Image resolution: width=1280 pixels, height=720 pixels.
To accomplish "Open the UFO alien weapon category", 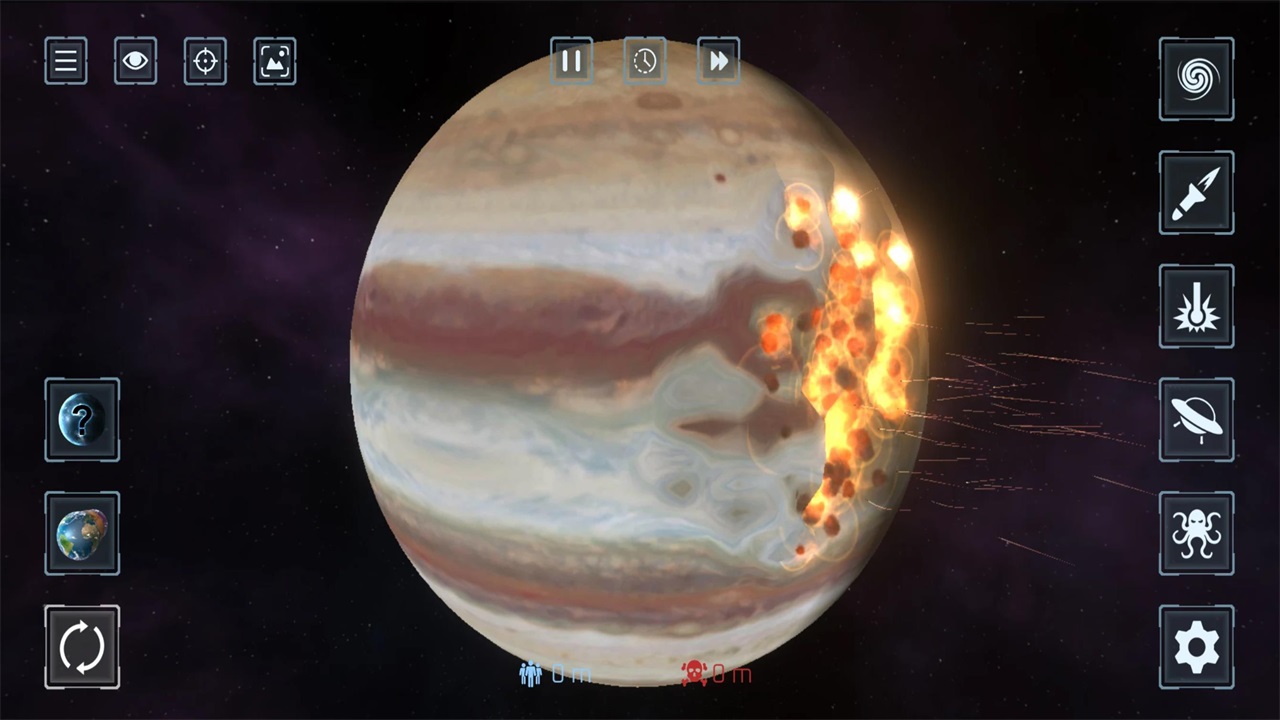I will coord(1196,420).
